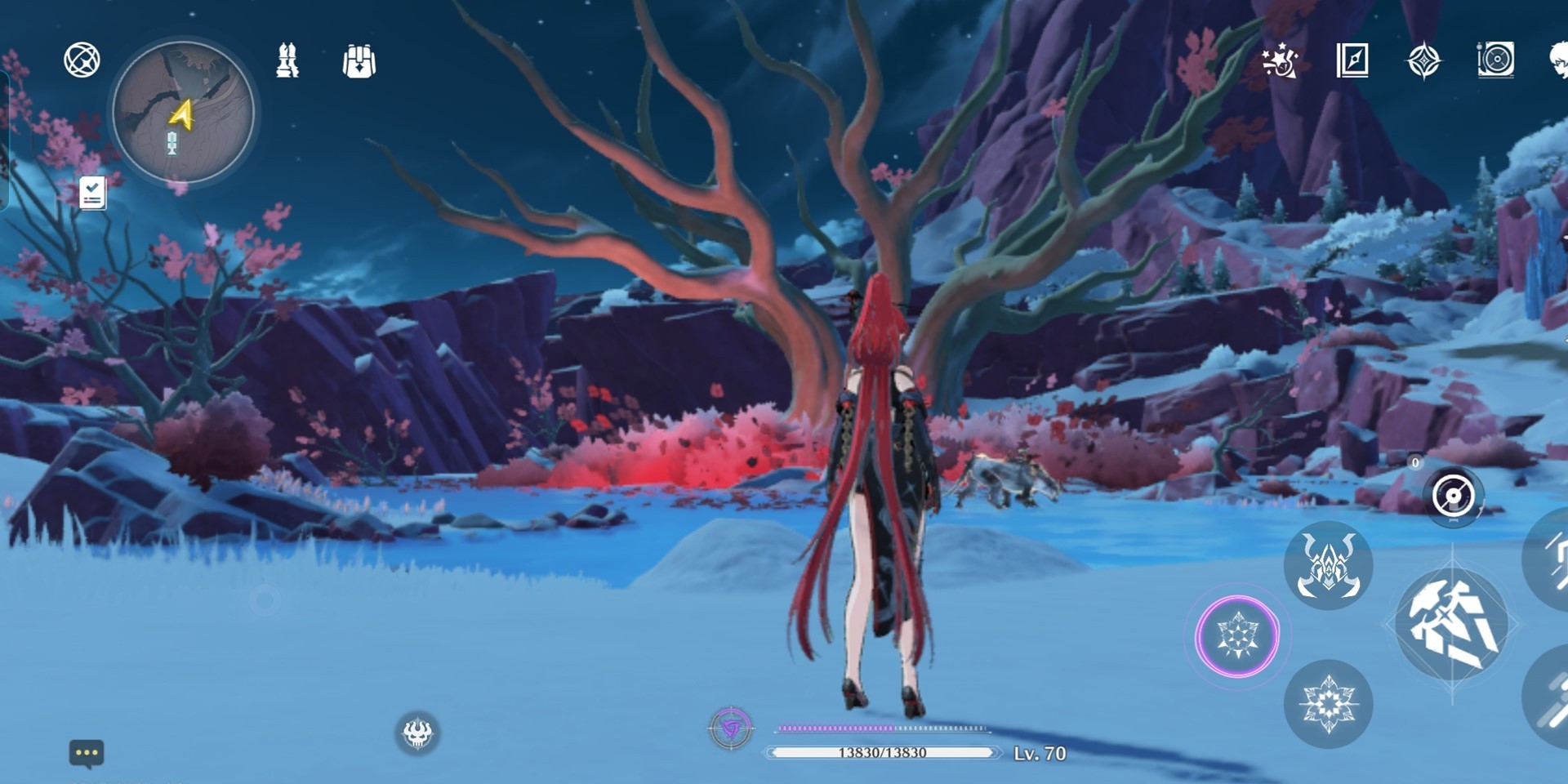Open the chat speech bubble

click(87, 753)
